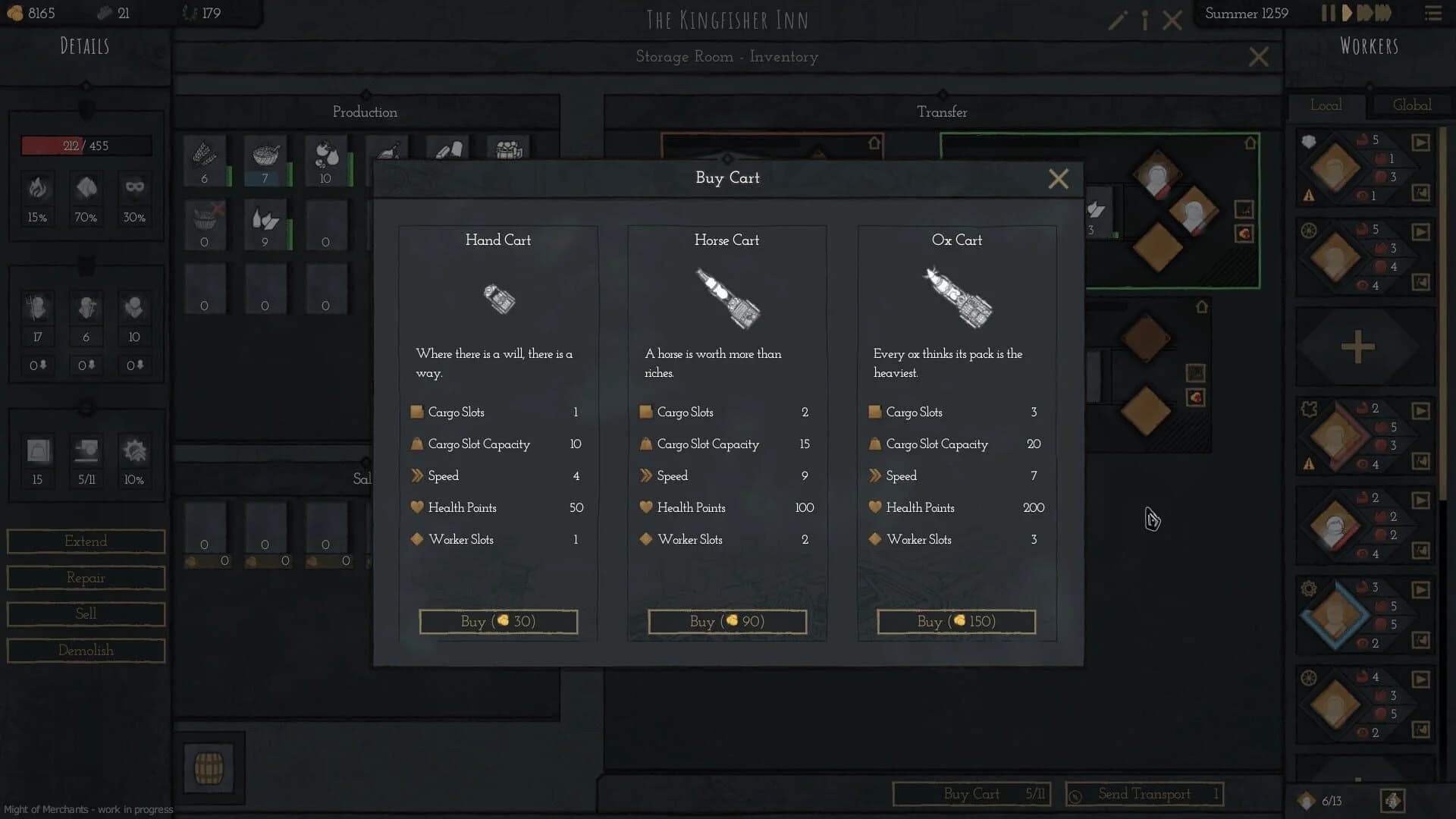The width and height of the screenshot is (1456, 819).
Task: Click the storage bar showing 212/455
Action: point(86,144)
